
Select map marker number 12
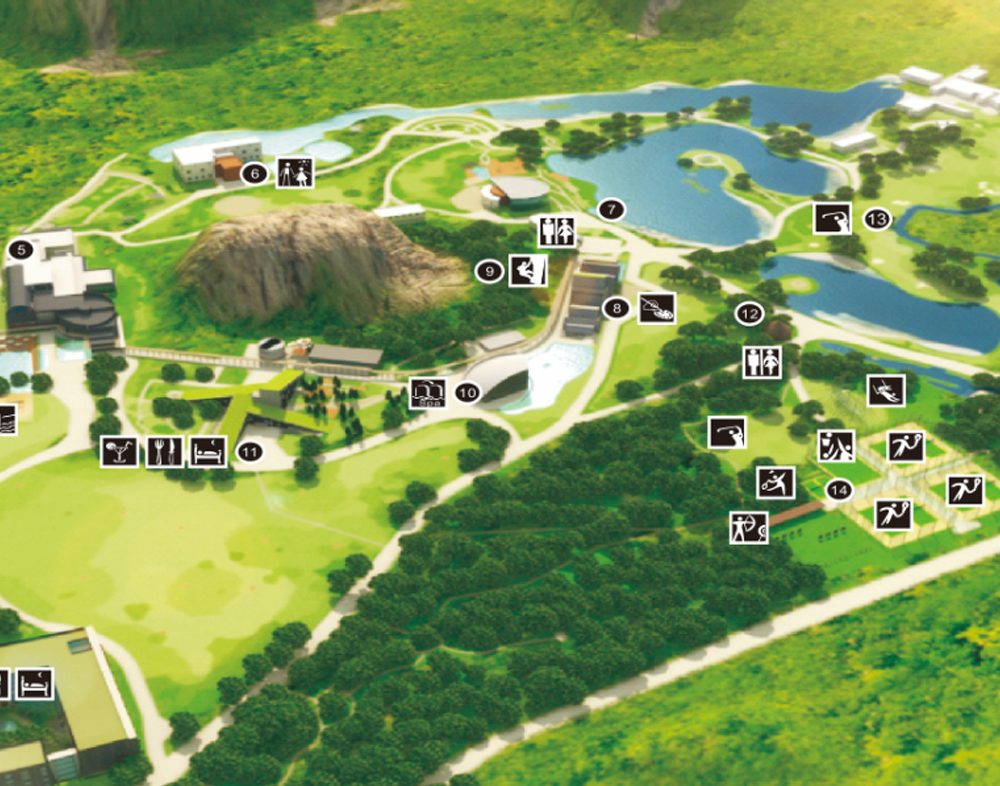click(749, 313)
